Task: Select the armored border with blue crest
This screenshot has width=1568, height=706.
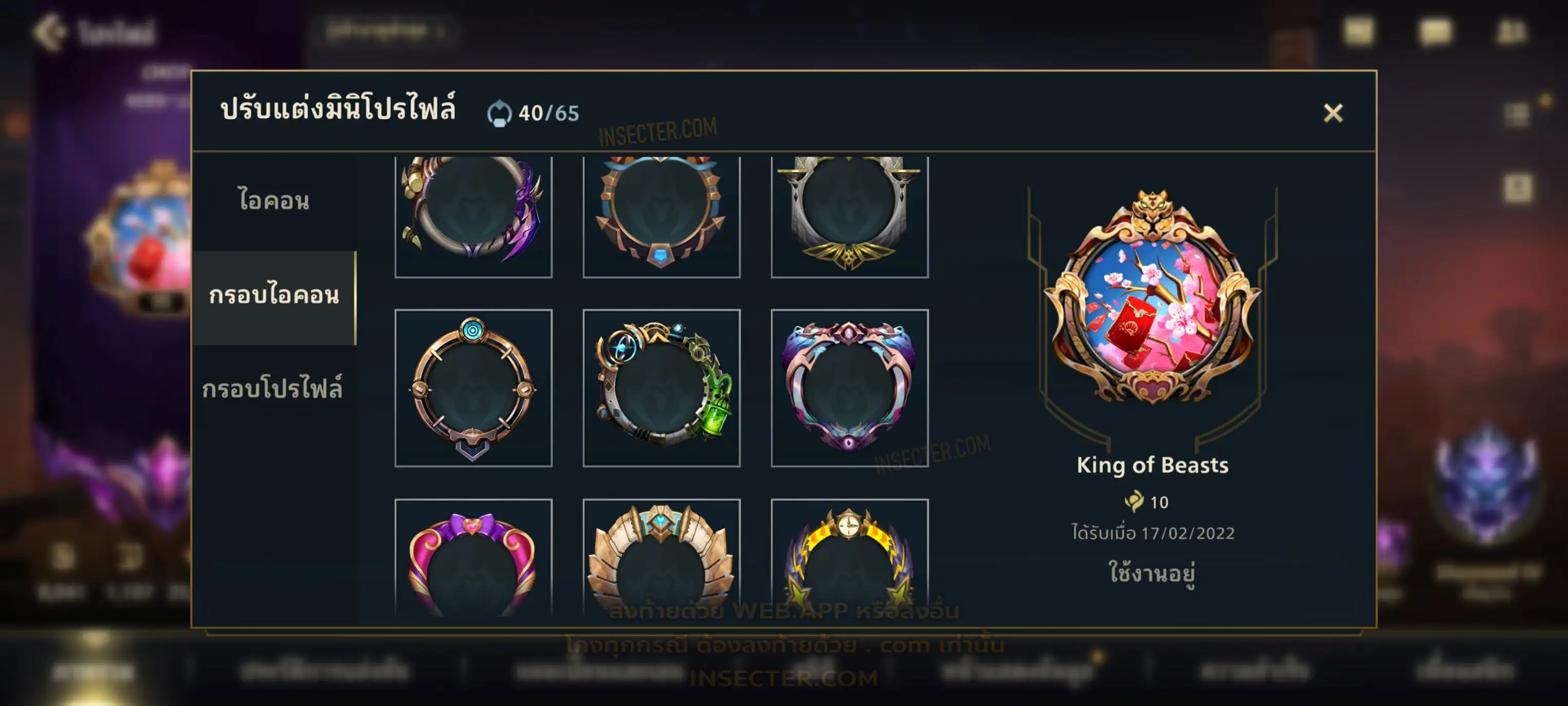Action: (661, 557)
